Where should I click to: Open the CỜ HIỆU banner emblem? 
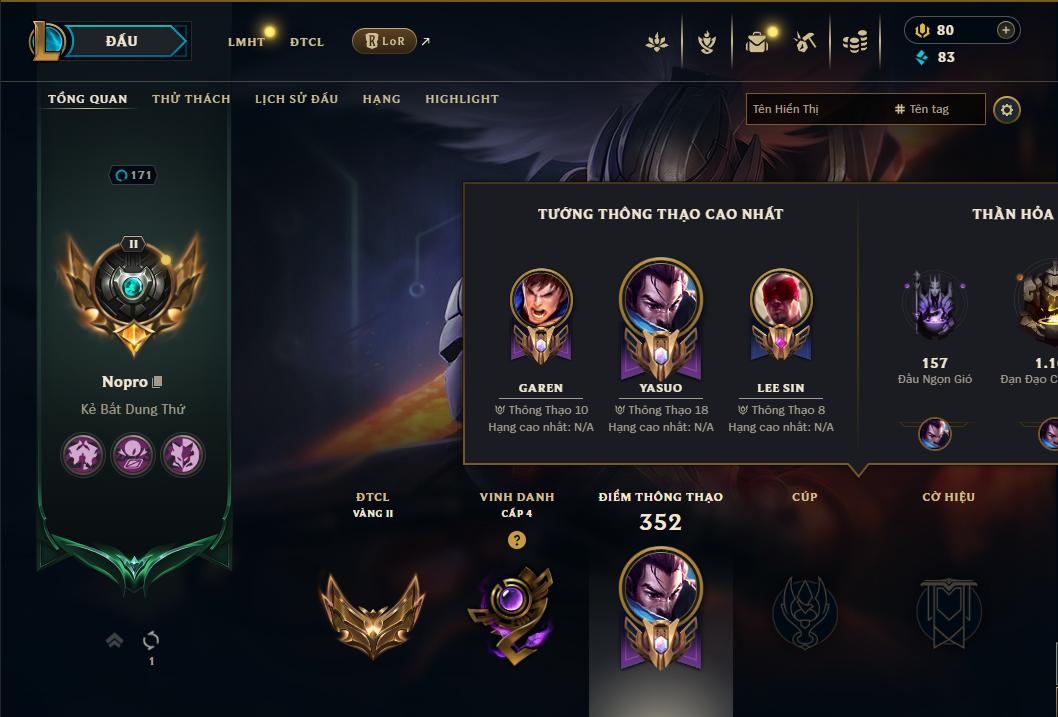[x=948, y=611]
